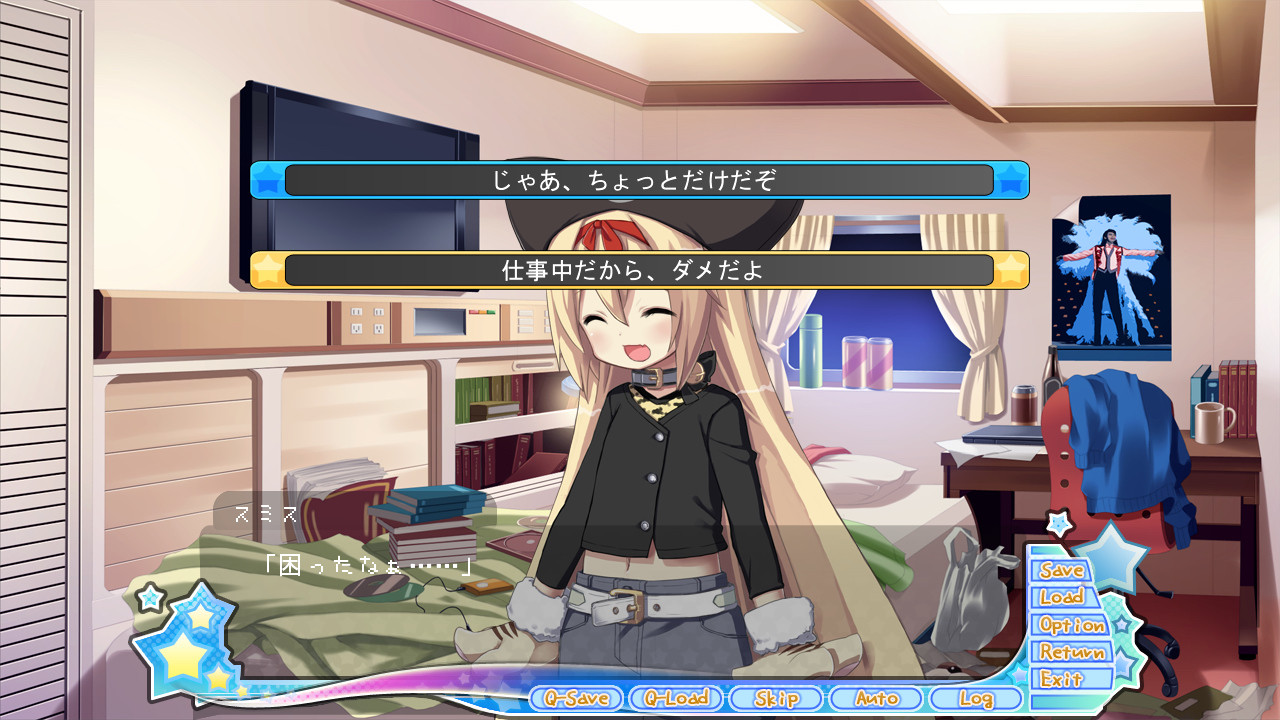1280x720 pixels.
Task: Open the Load menu
Action: click(1062, 597)
